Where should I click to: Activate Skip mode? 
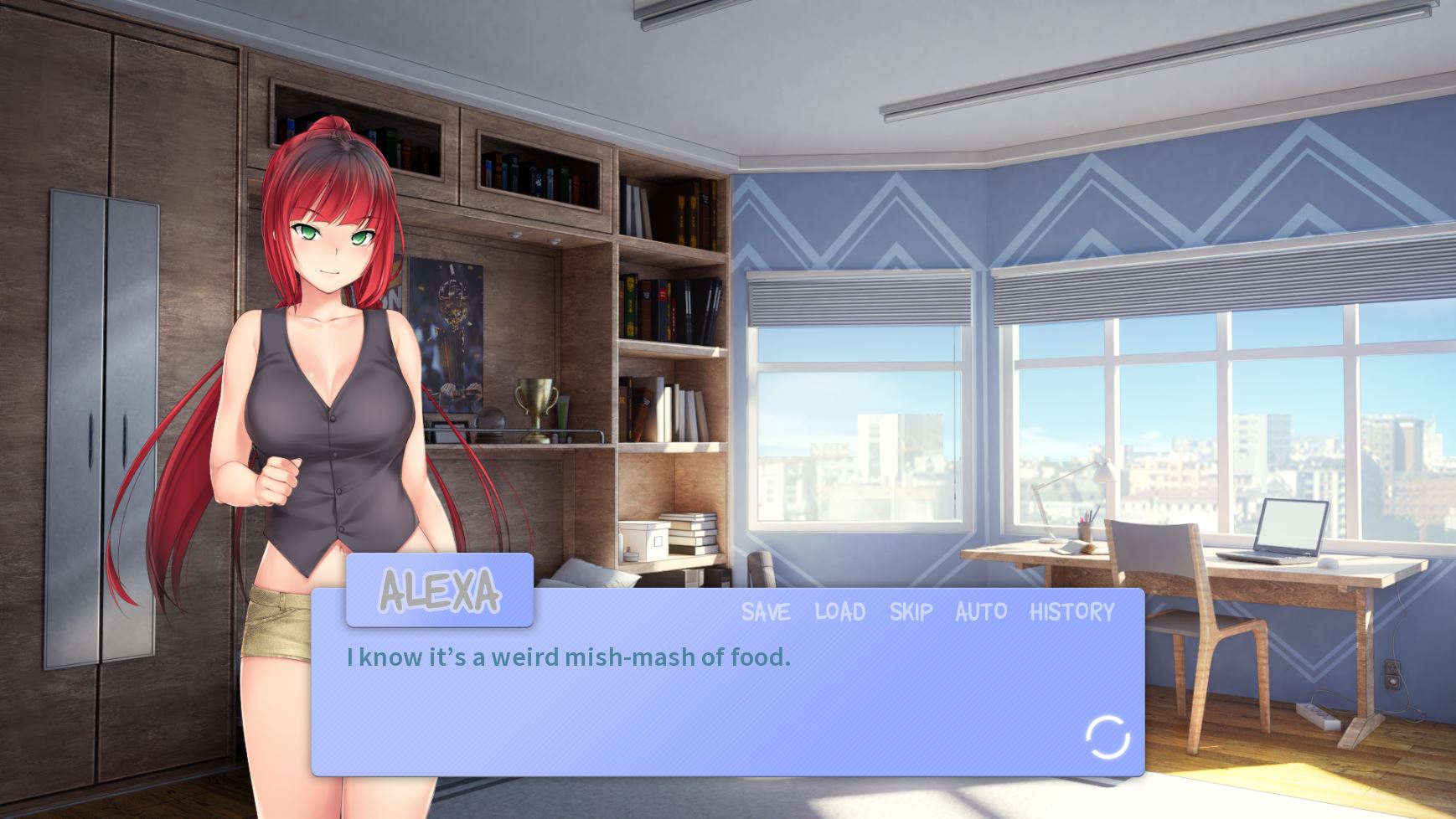[911, 612]
